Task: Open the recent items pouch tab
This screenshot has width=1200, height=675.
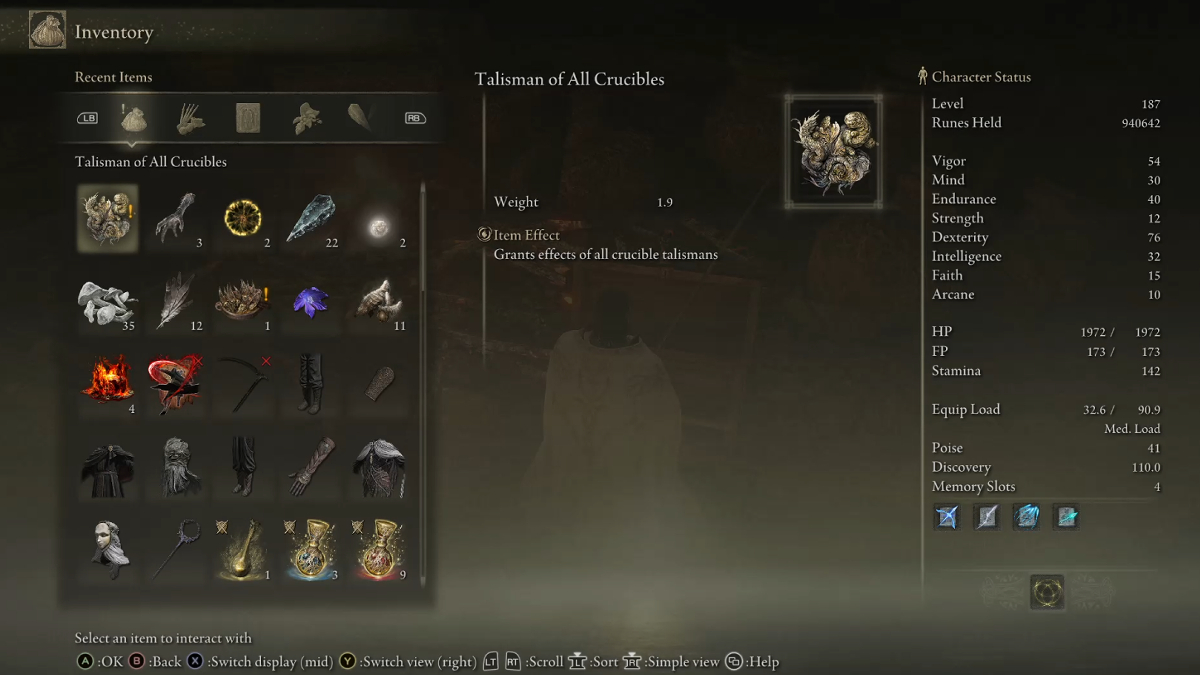Action: [134, 118]
